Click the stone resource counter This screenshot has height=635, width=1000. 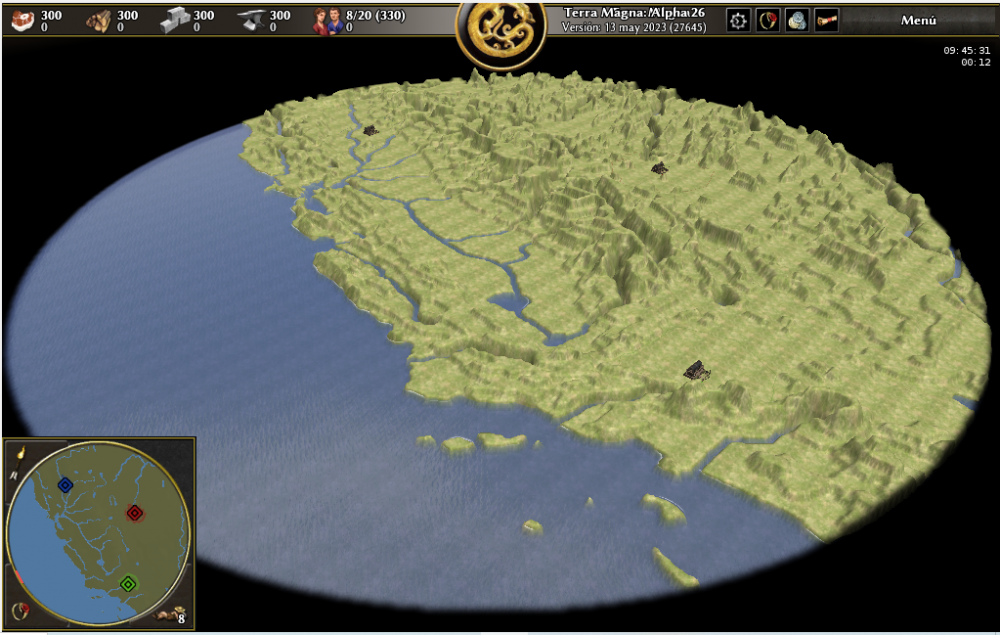187,21
